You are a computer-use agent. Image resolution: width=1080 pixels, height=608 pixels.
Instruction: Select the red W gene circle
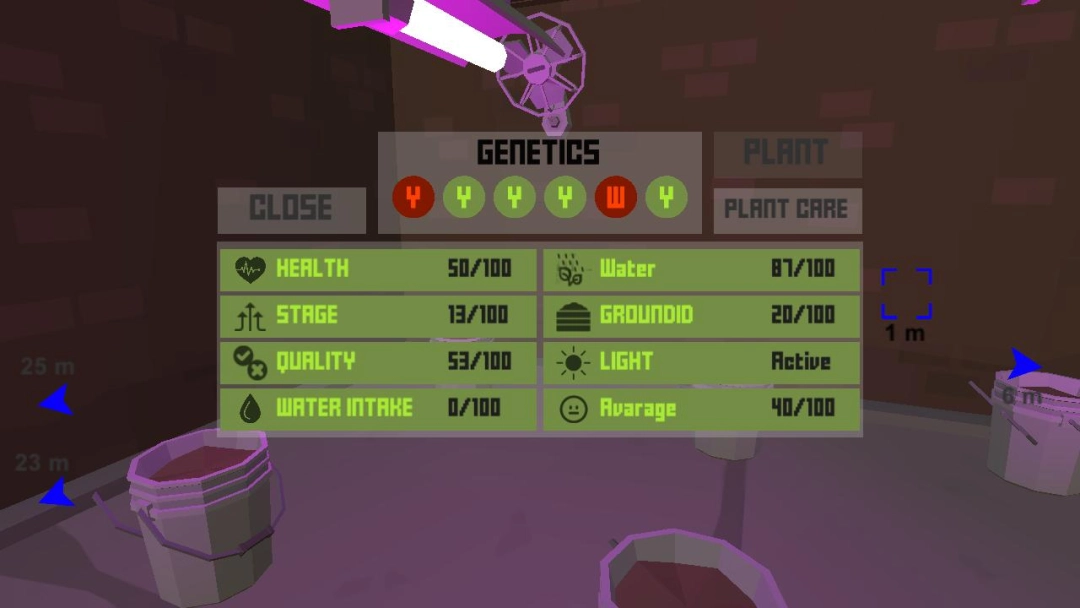tap(615, 198)
